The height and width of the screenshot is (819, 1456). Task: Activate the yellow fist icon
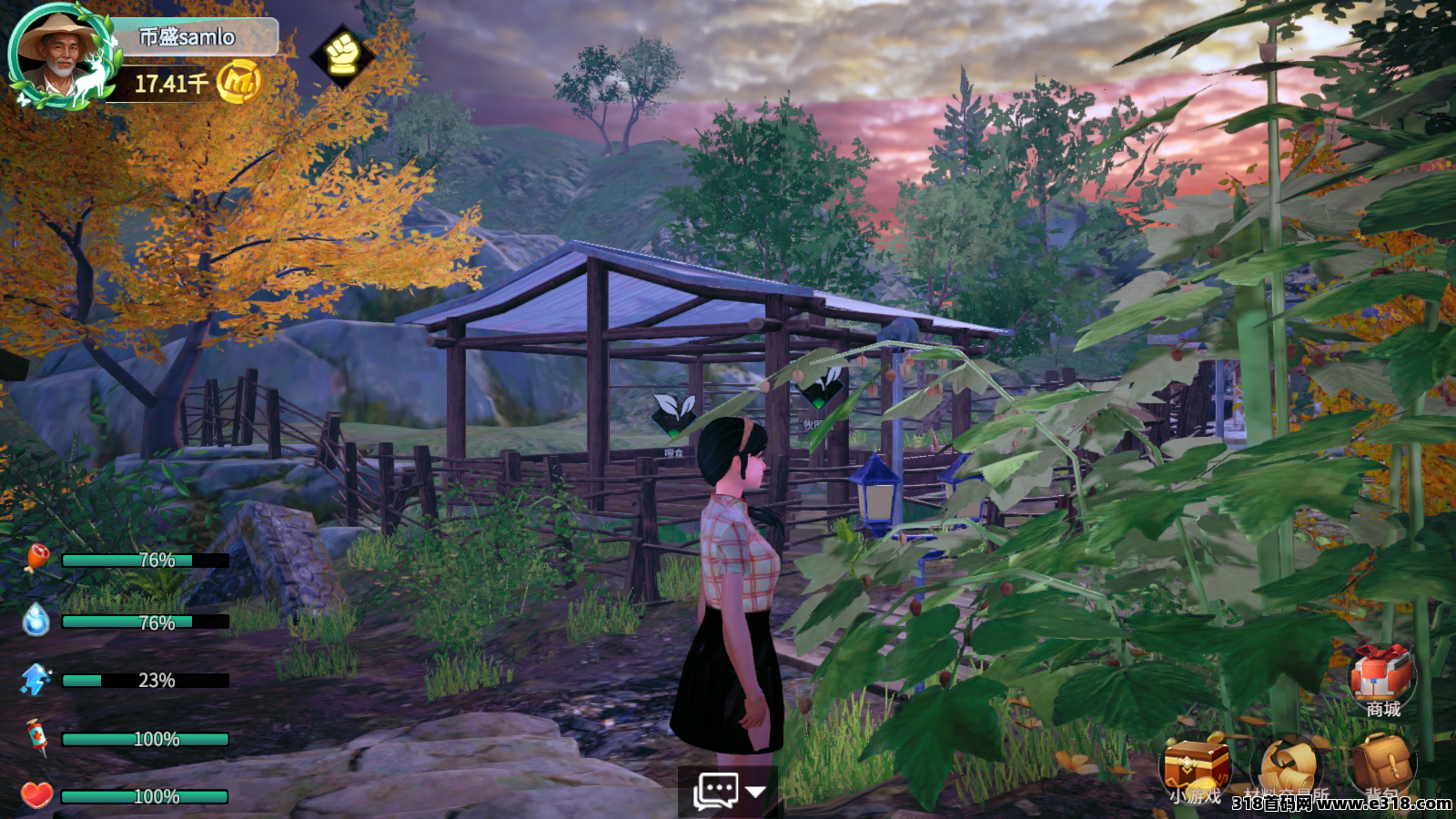[342, 55]
